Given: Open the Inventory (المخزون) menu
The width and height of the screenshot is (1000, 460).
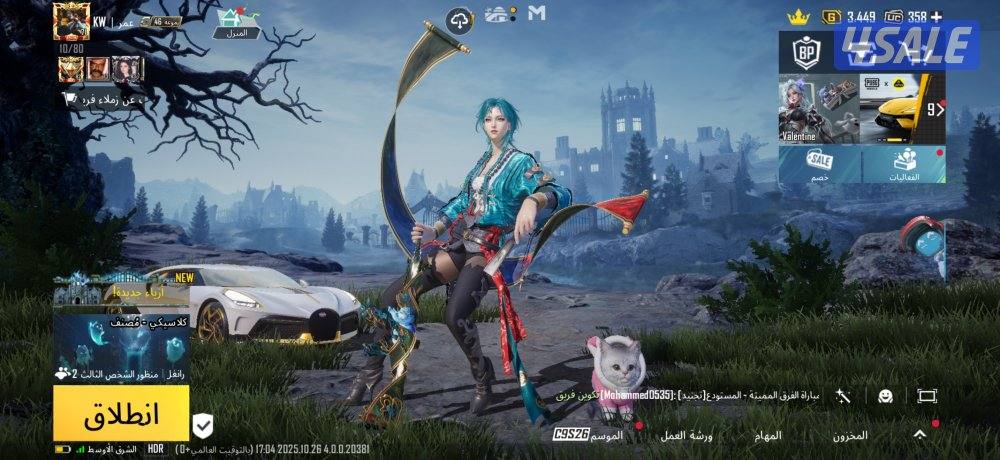Looking at the screenshot, I should pyautogui.click(x=850, y=435).
